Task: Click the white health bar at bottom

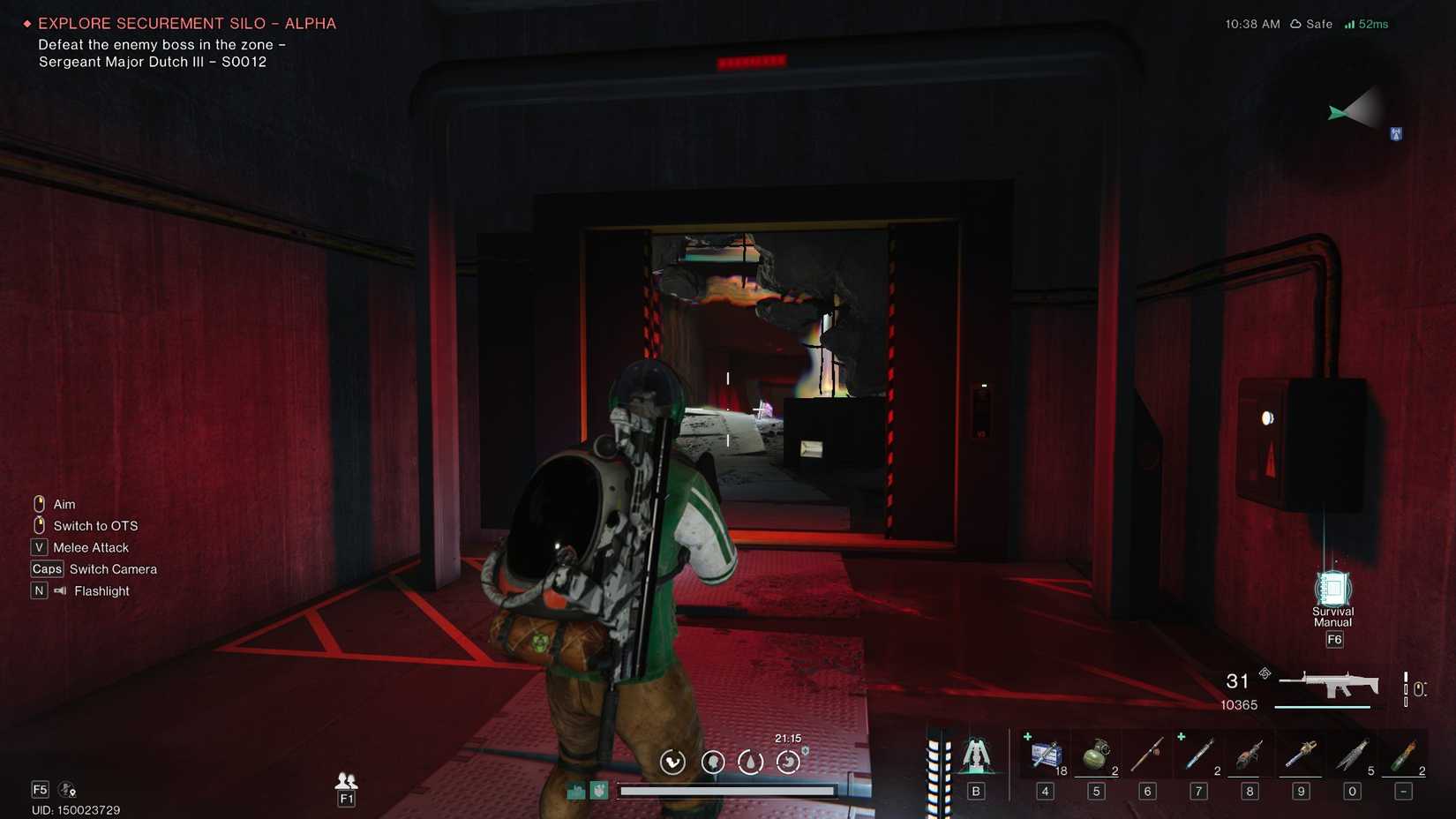Action: click(730, 791)
